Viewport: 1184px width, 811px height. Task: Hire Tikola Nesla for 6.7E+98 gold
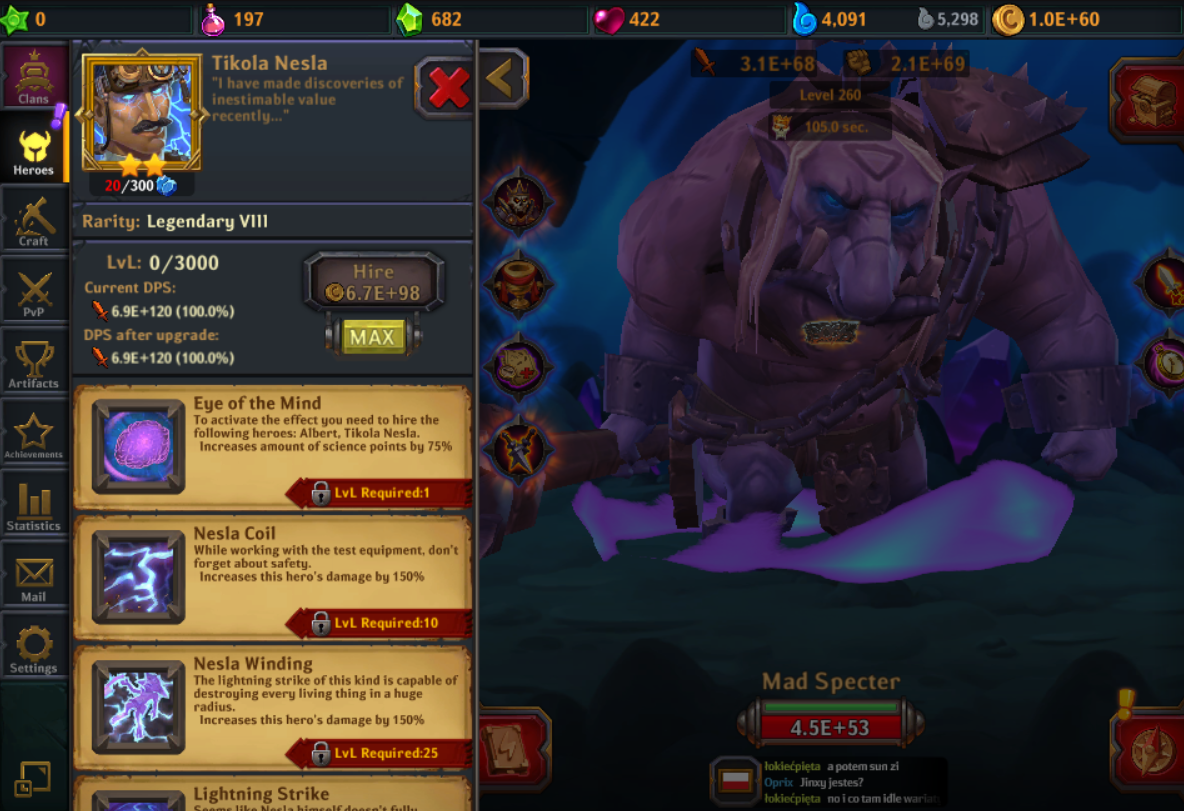(373, 283)
